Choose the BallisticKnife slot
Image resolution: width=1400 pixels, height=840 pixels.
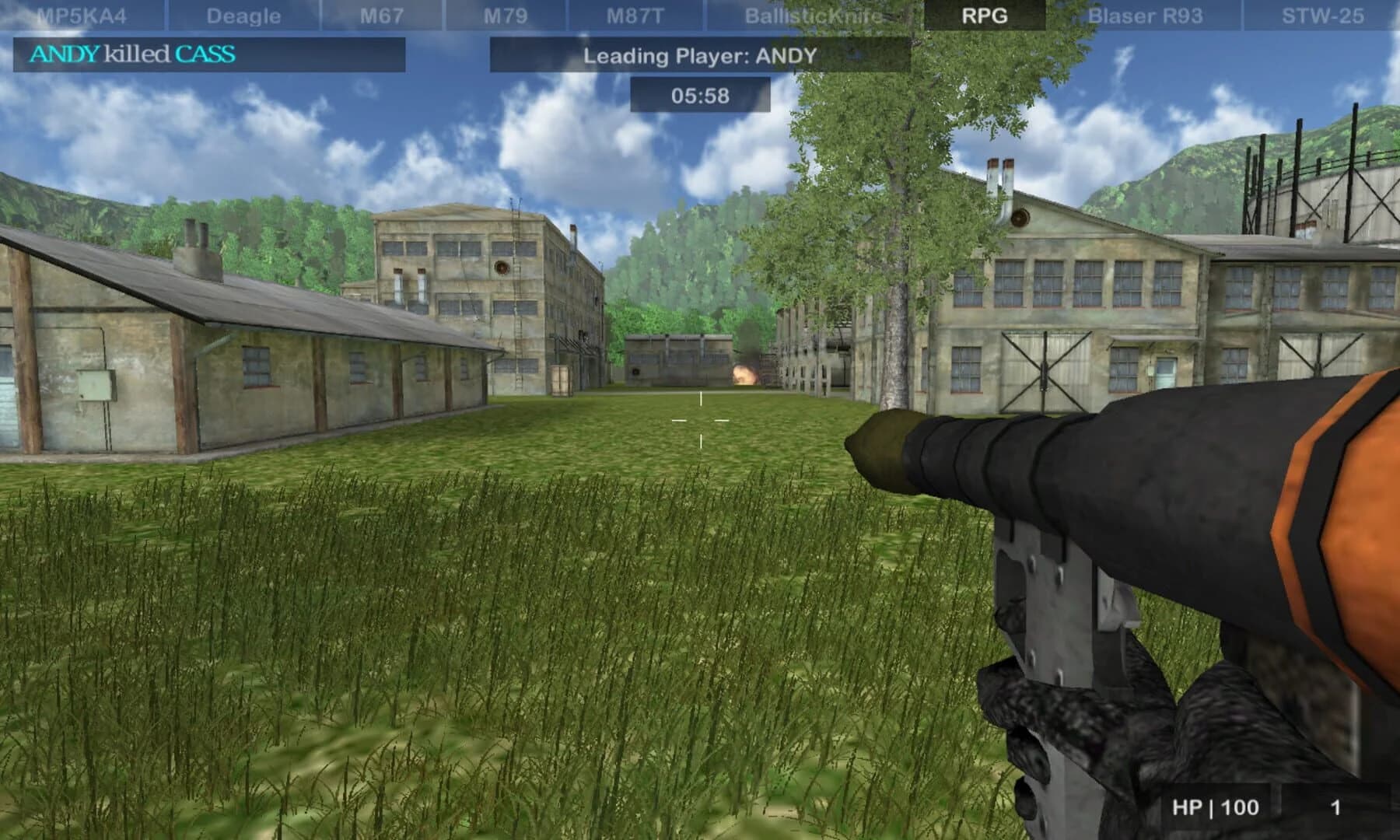pos(814,12)
